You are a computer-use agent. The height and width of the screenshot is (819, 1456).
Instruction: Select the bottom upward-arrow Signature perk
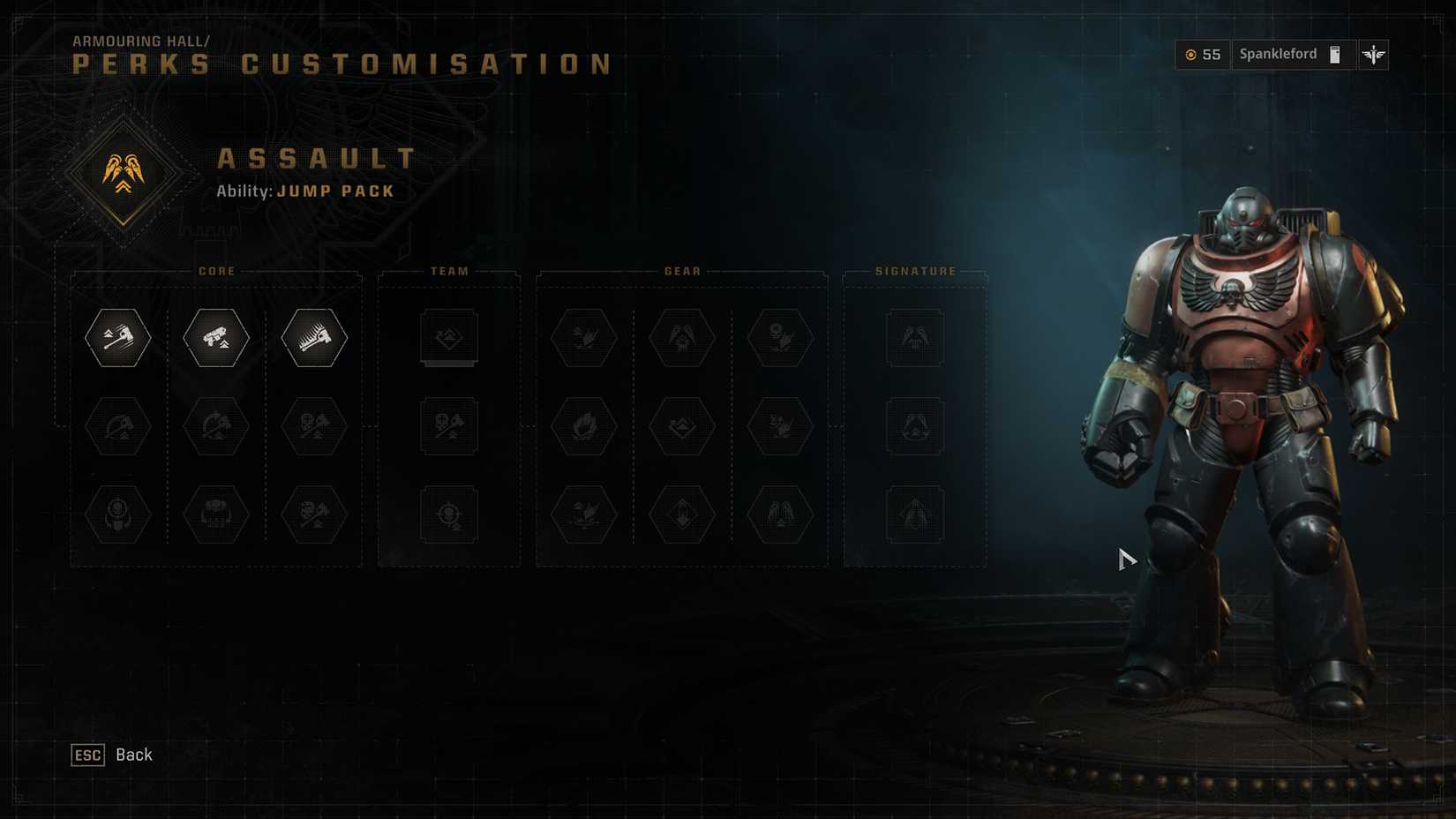coord(915,514)
